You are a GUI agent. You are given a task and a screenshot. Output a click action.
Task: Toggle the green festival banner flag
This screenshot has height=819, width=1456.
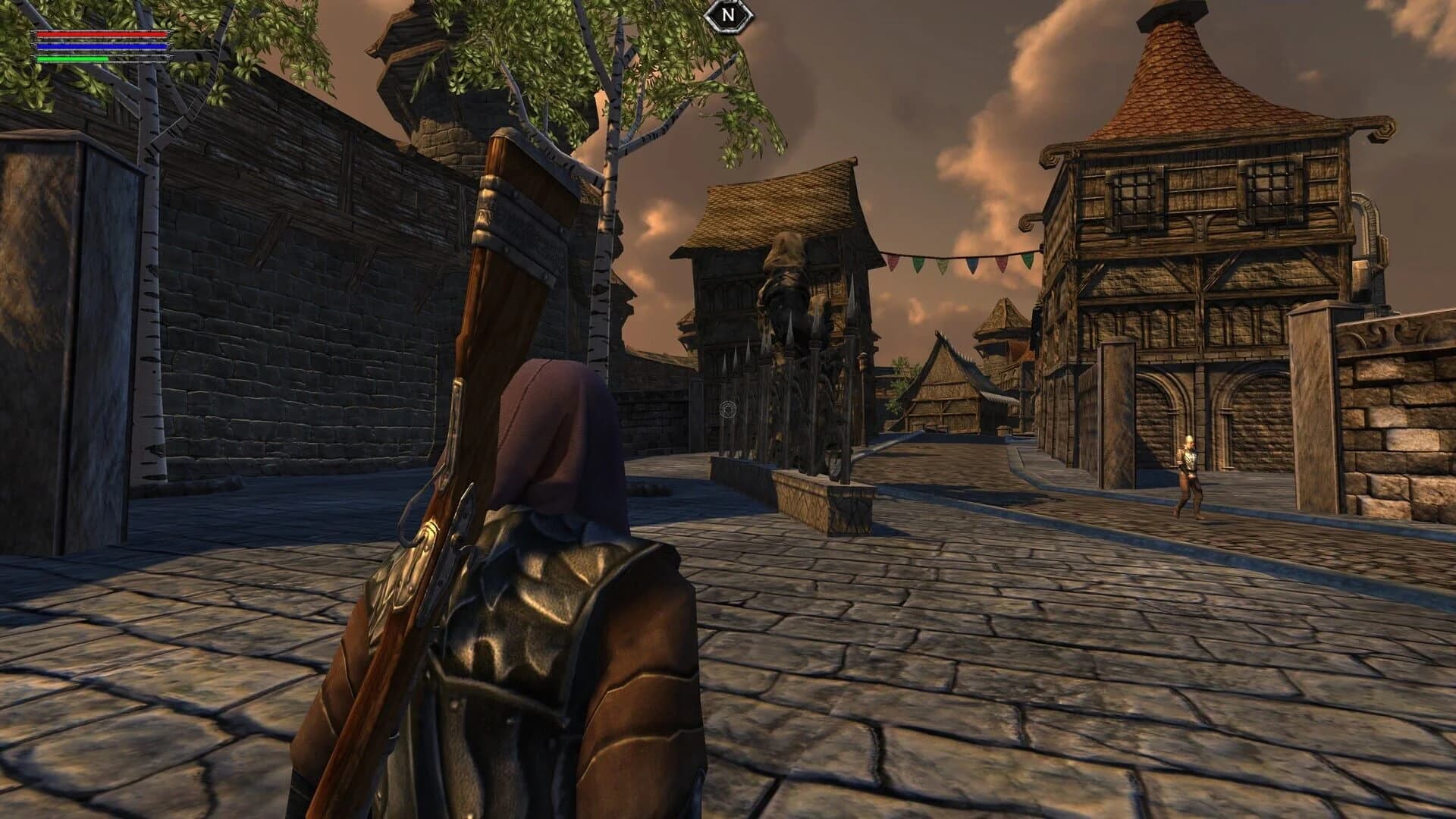919,264
